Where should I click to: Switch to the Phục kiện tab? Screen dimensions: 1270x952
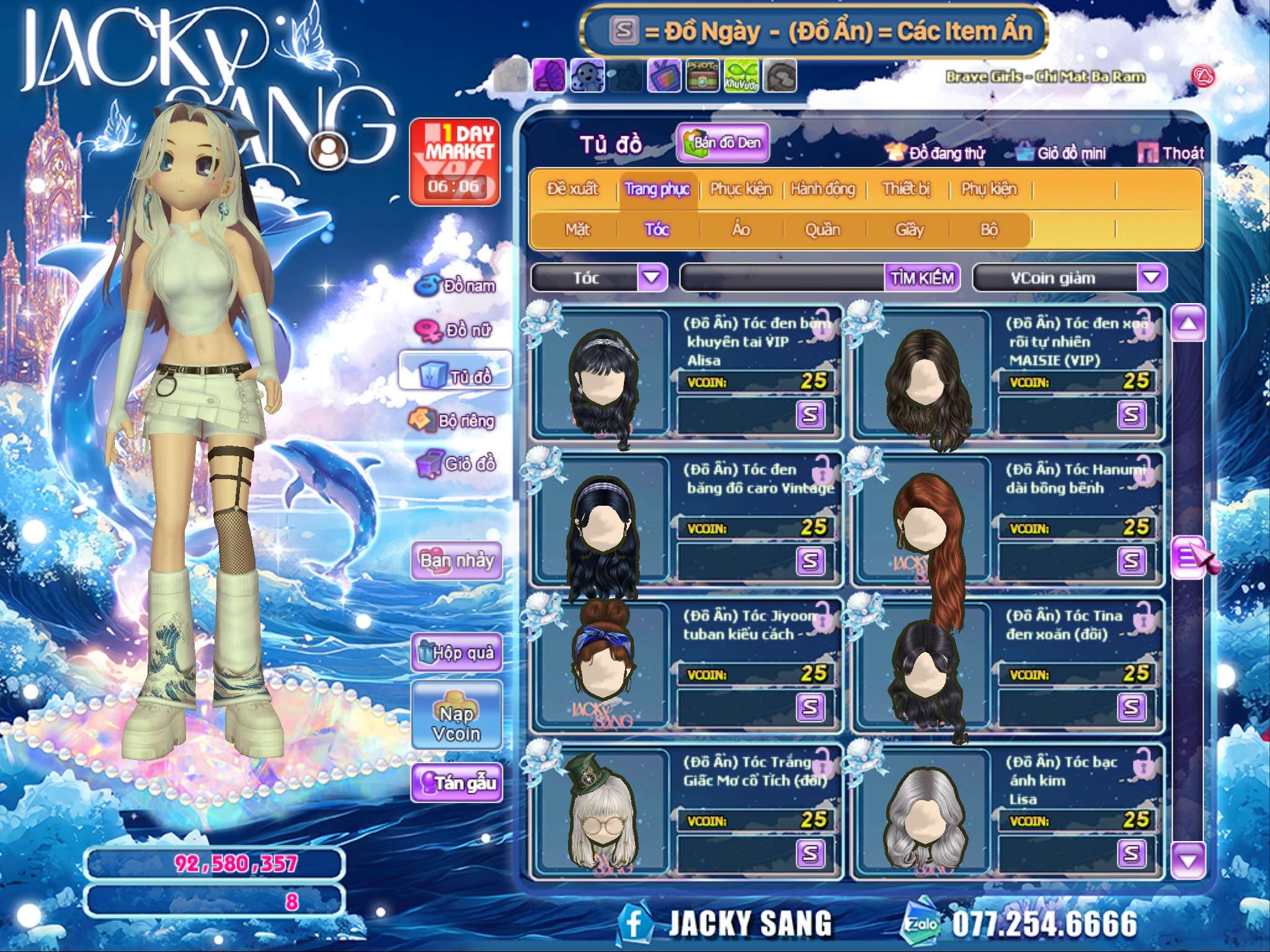740,189
